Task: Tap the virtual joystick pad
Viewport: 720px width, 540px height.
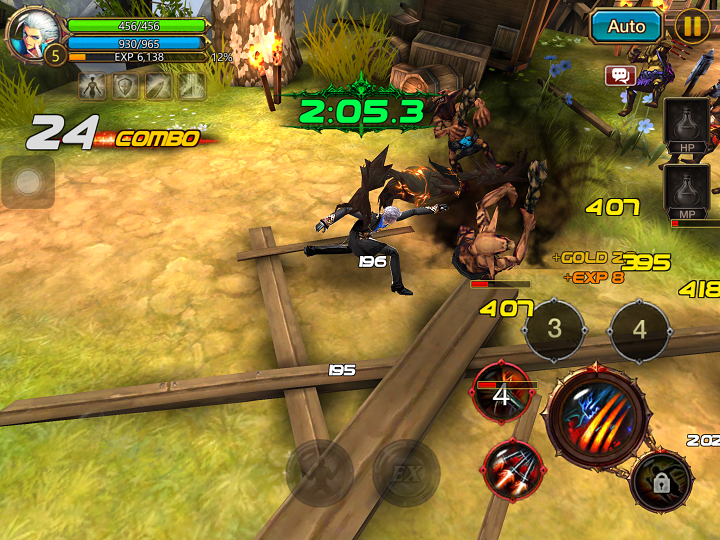Action: [28, 182]
